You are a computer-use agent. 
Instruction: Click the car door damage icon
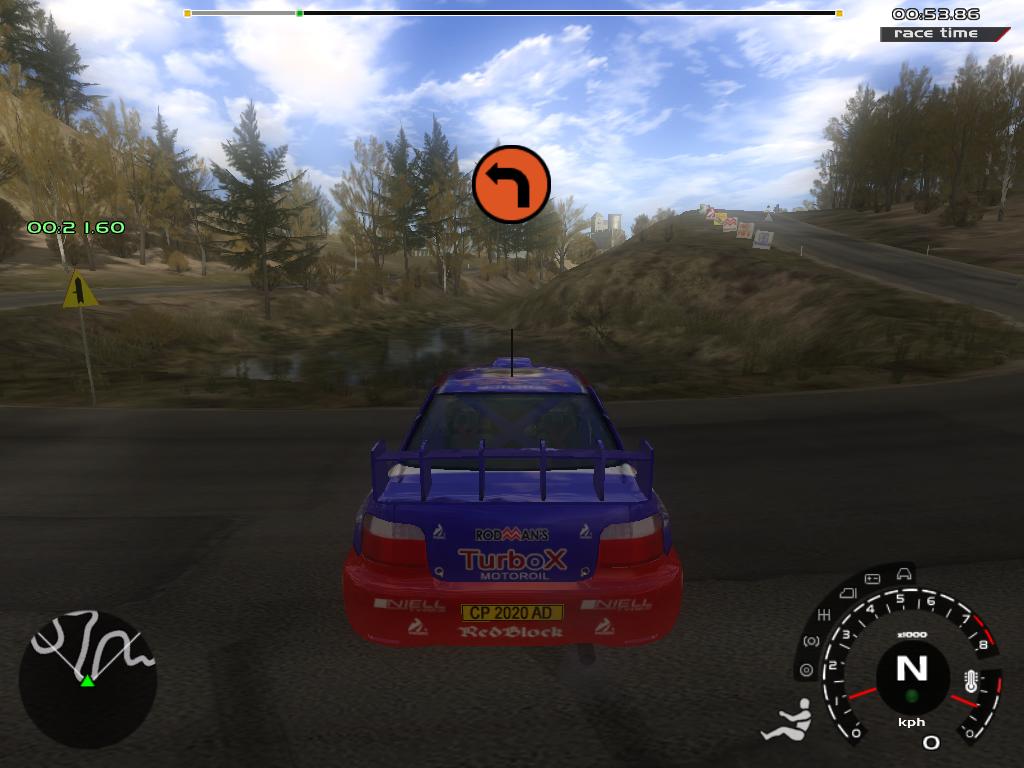click(846, 592)
